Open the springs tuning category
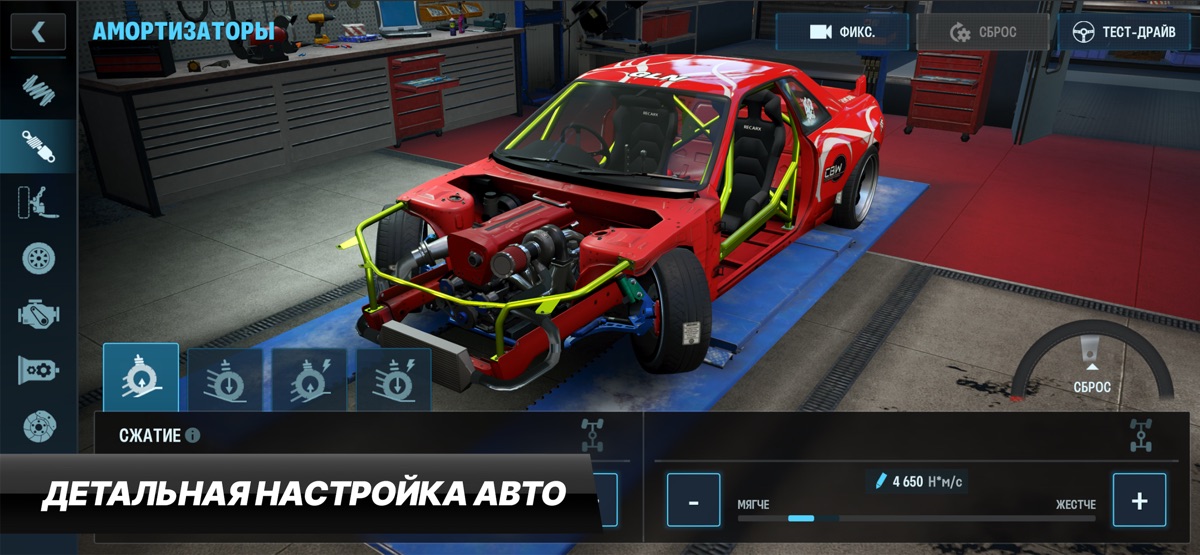Viewport: 1200px width, 555px height. pyautogui.click(x=38, y=93)
